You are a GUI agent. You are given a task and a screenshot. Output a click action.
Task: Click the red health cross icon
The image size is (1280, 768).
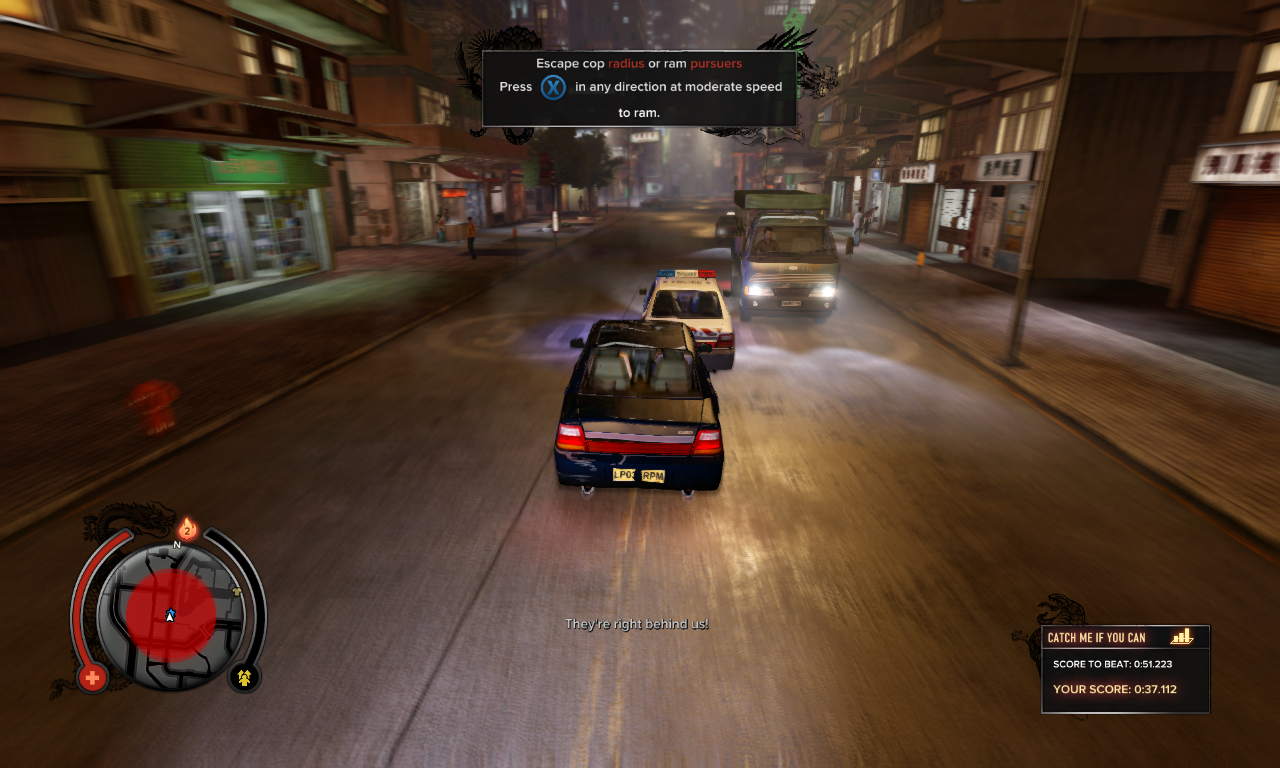tap(92, 678)
